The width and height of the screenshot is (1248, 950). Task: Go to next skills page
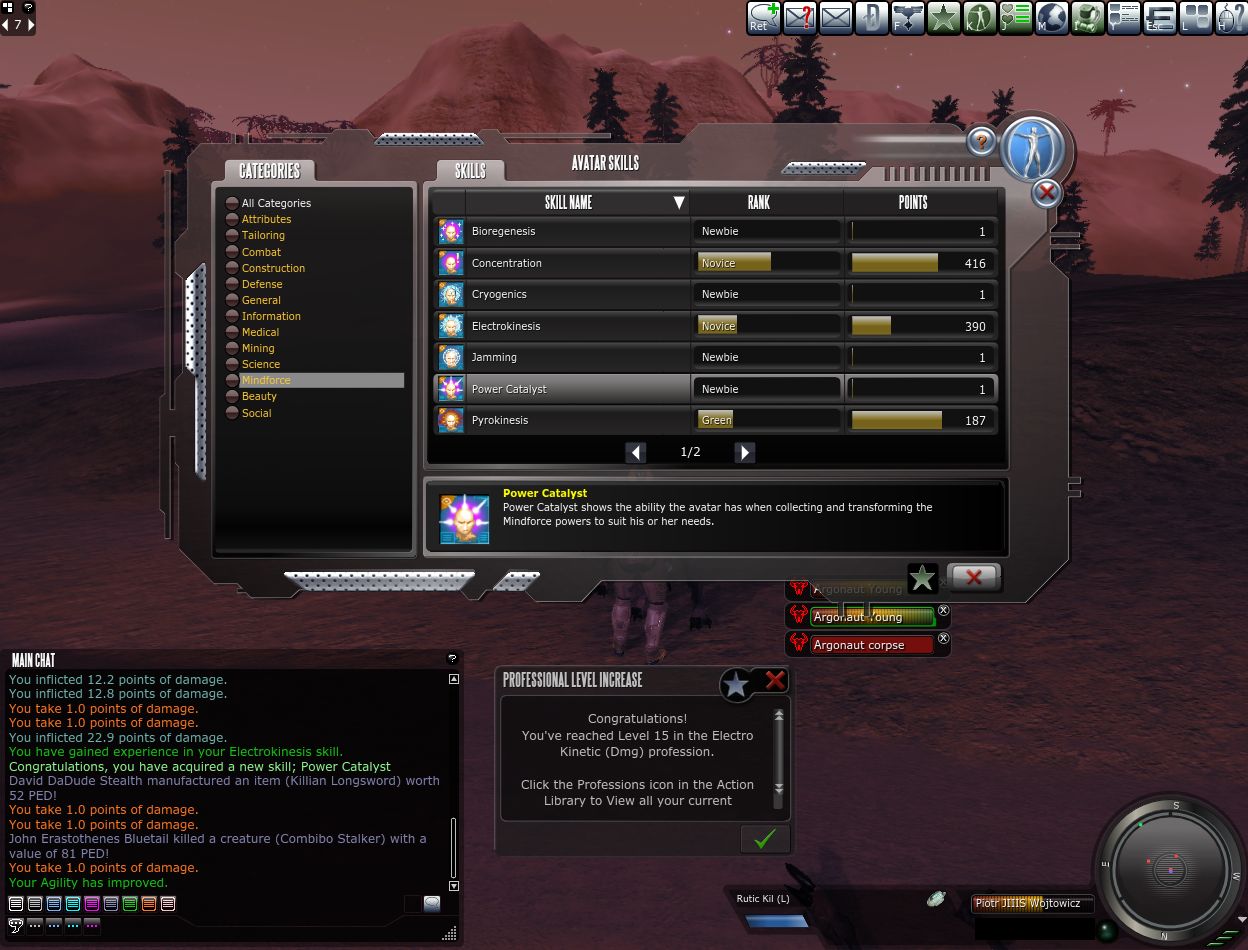[x=745, y=452]
